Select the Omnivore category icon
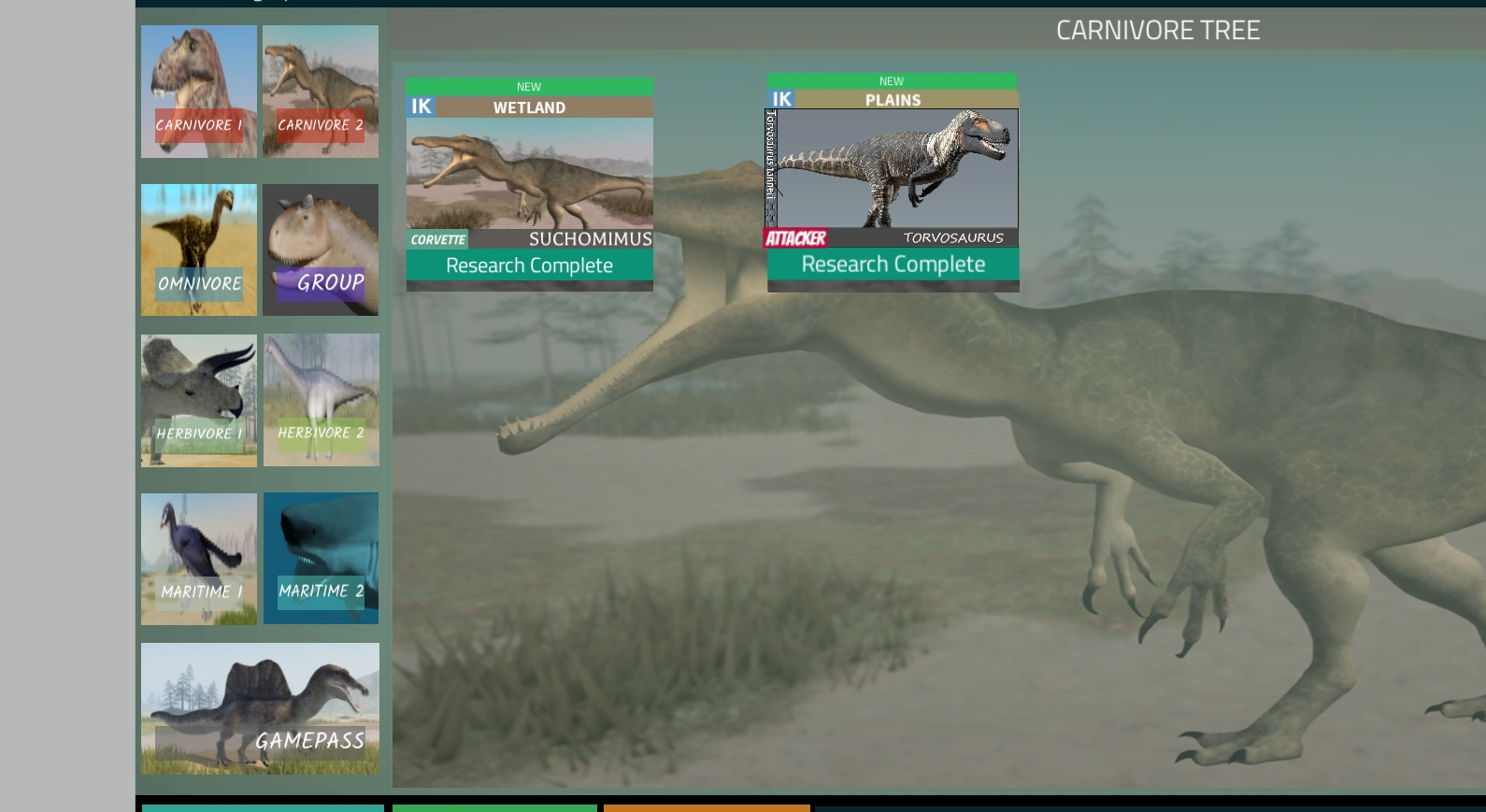This screenshot has height=812, width=1486. pyautogui.click(x=198, y=249)
